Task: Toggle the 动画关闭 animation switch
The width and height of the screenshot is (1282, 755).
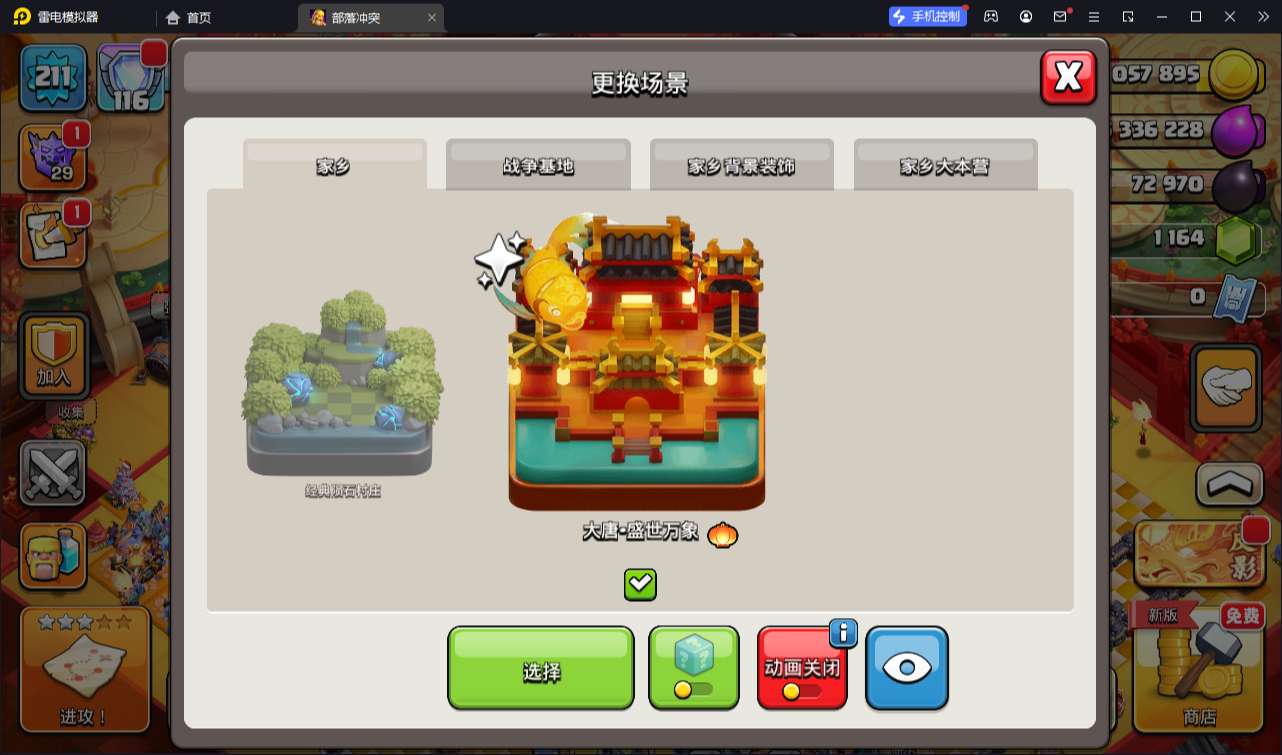Action: click(802, 668)
